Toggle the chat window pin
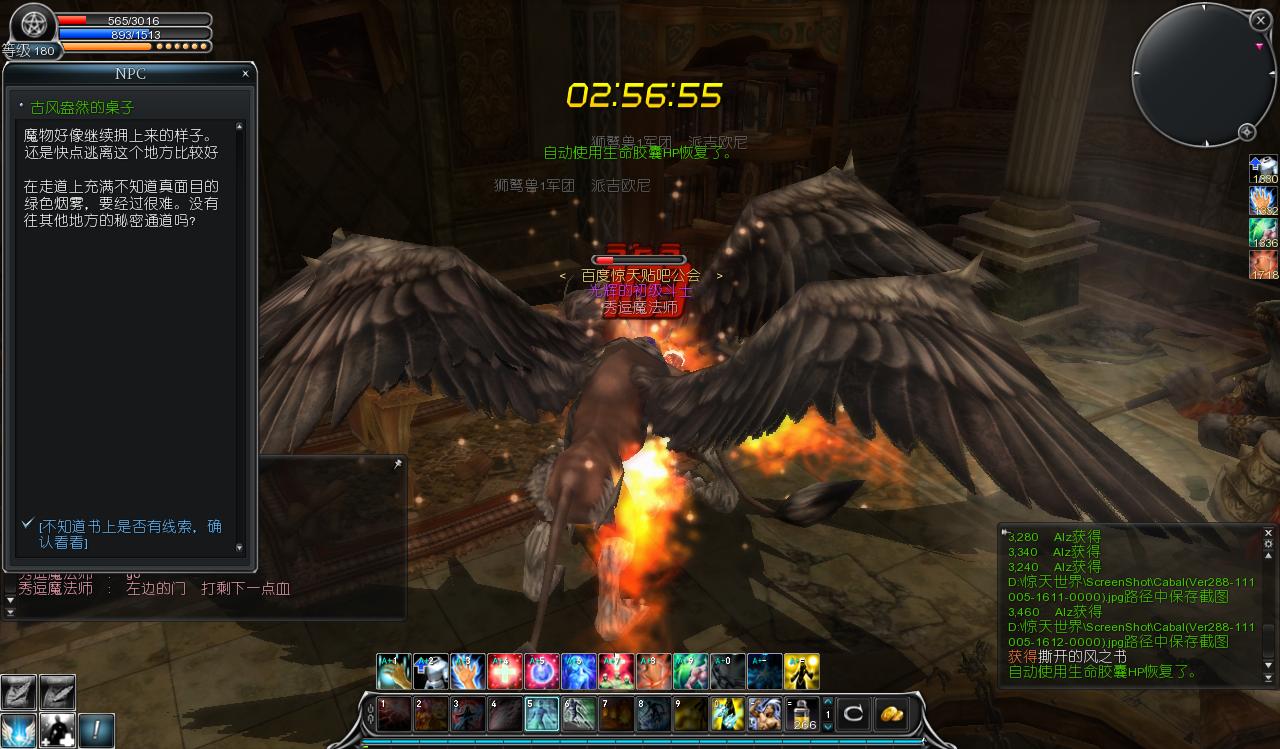This screenshot has width=1280, height=749. click(397, 465)
